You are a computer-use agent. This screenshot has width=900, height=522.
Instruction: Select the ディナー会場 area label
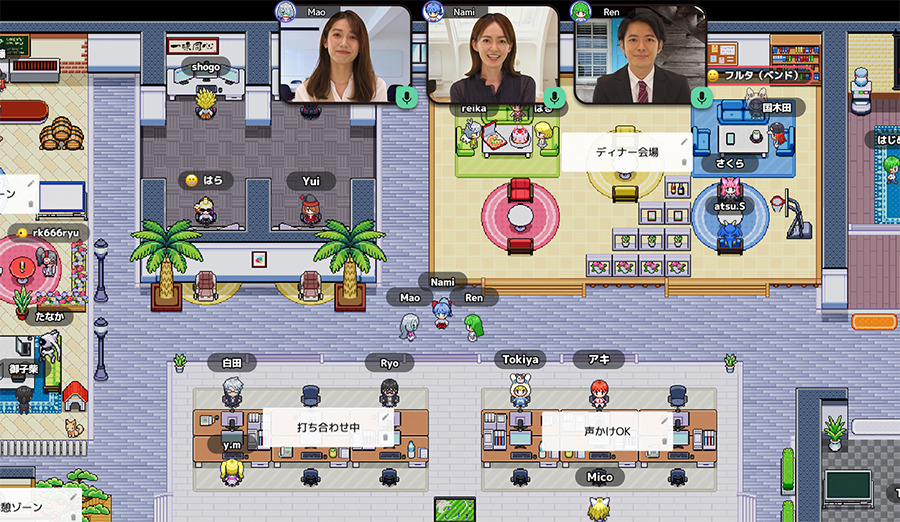[x=625, y=153]
